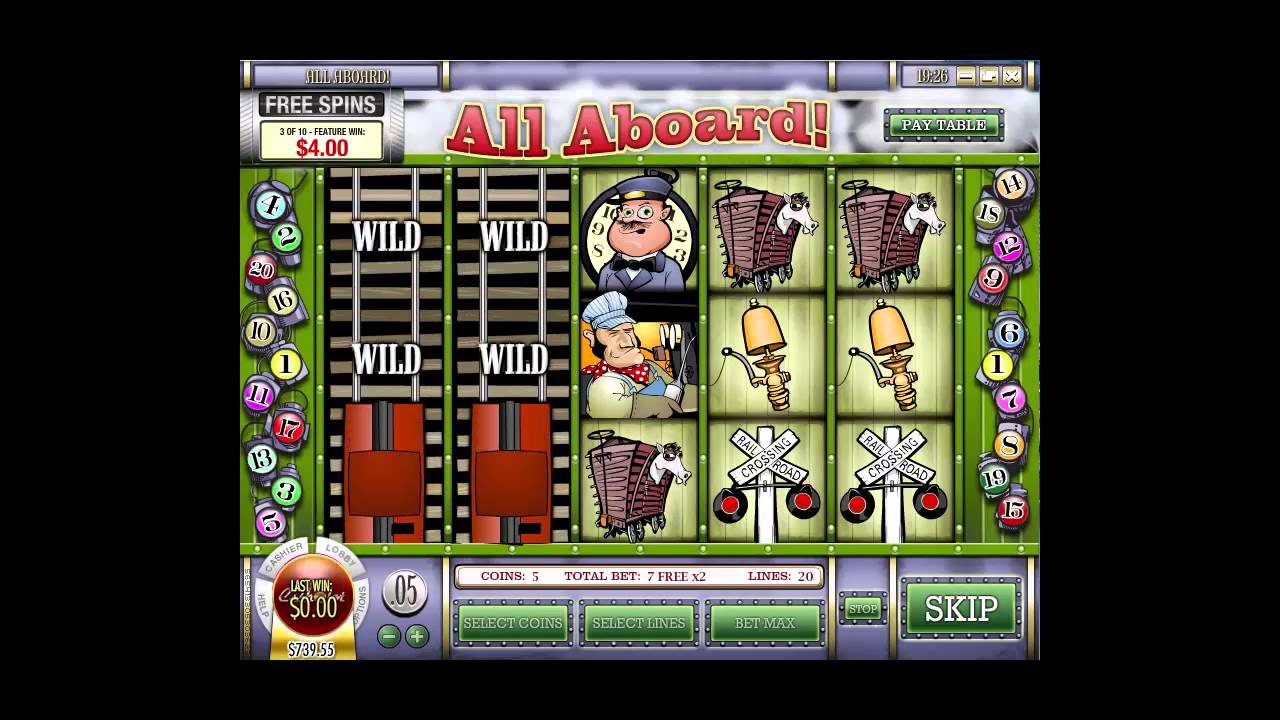Open the Pay Table
The width and height of the screenshot is (1280, 720).
[x=943, y=125]
